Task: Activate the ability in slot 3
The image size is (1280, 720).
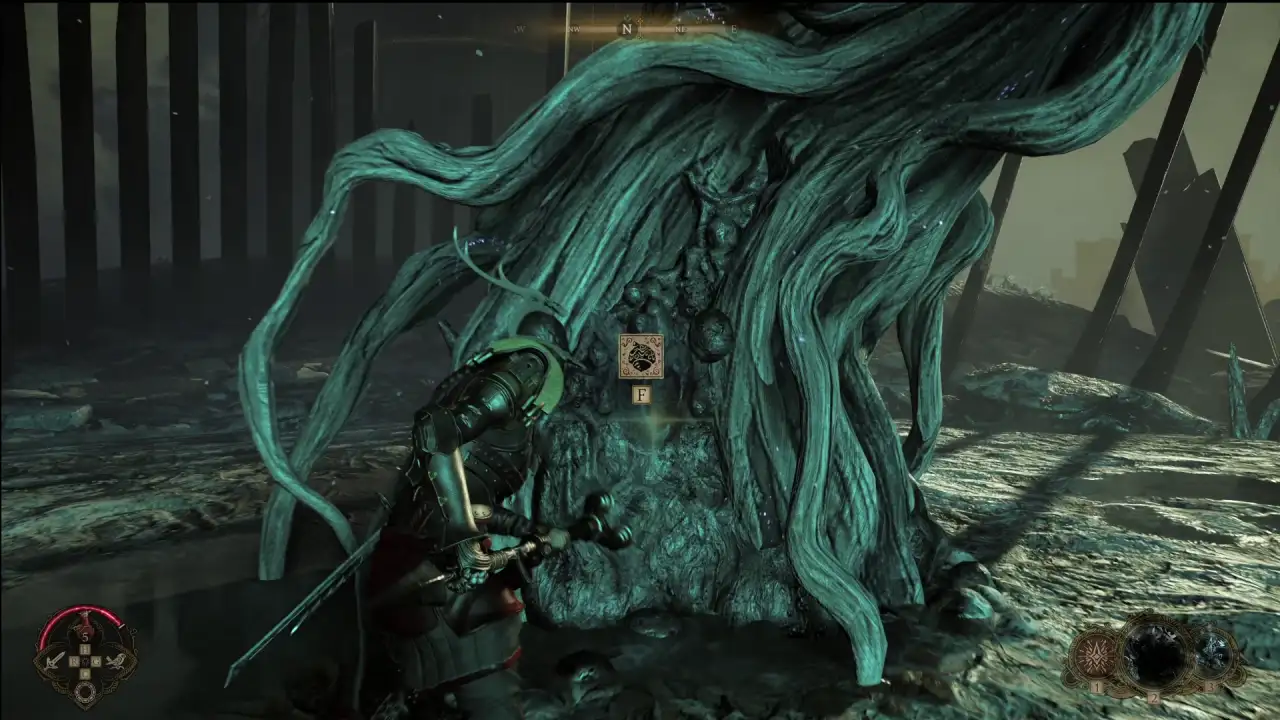Action: [1214, 655]
